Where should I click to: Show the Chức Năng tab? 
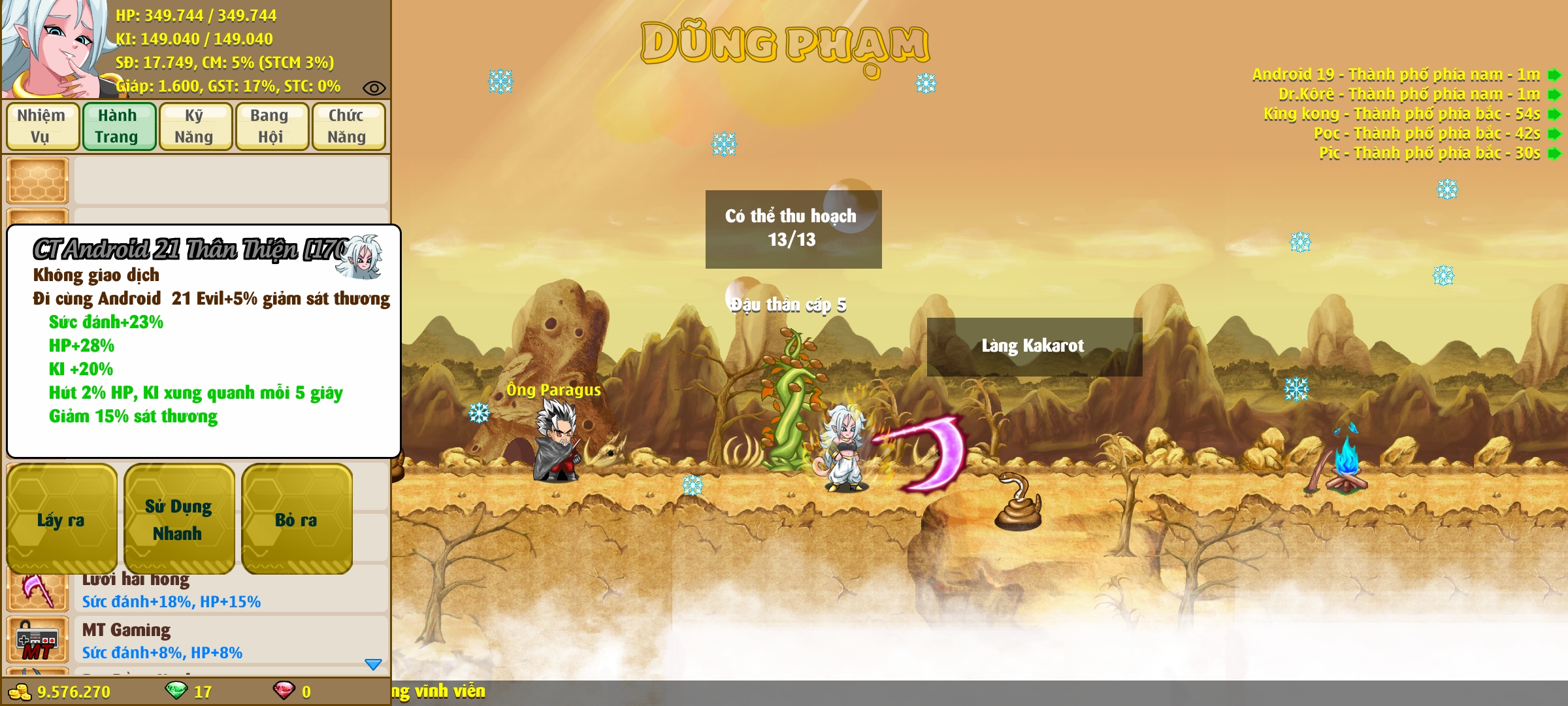click(348, 126)
